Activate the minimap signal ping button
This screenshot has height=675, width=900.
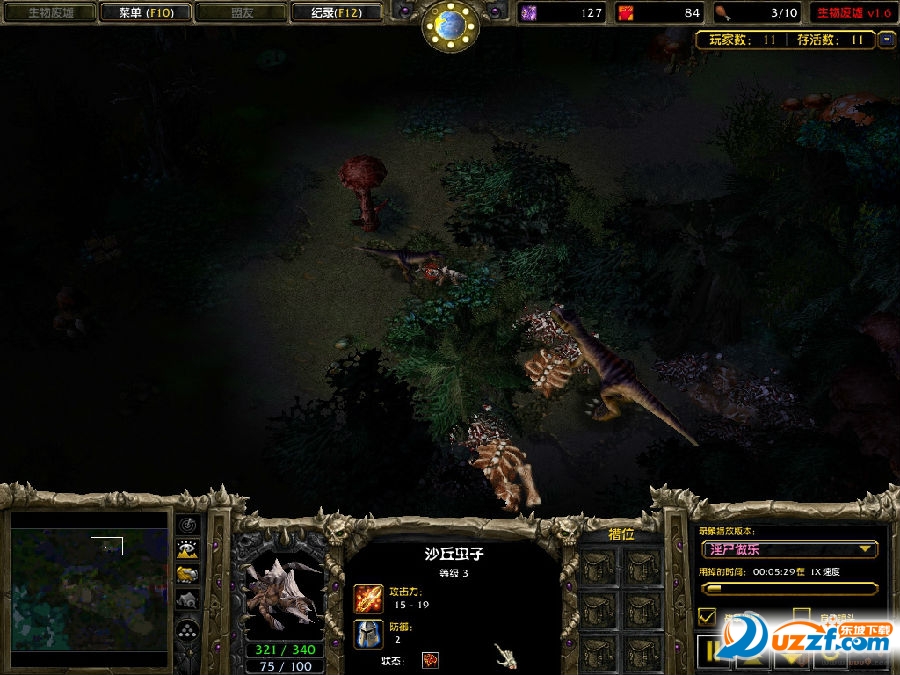187,524
